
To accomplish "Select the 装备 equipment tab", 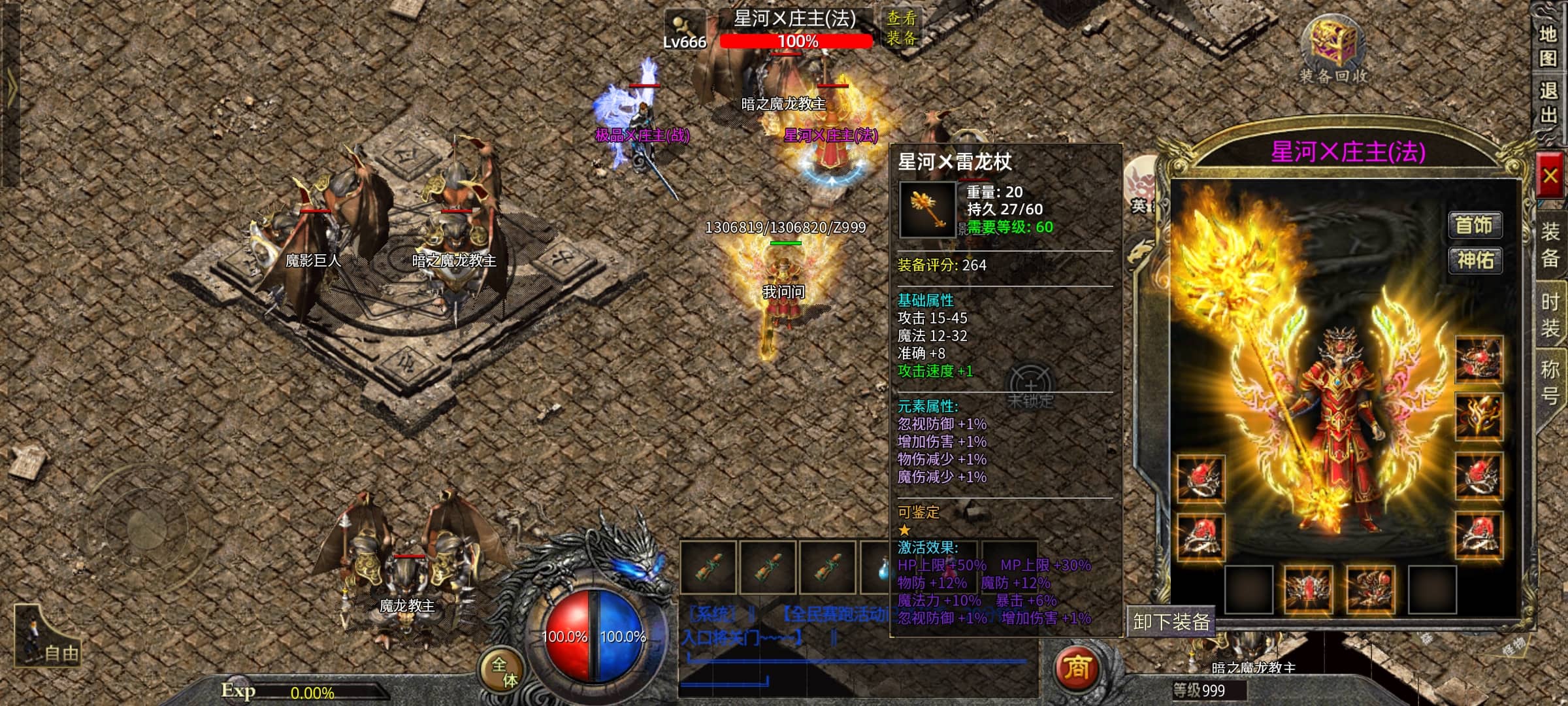I will [x=1551, y=244].
